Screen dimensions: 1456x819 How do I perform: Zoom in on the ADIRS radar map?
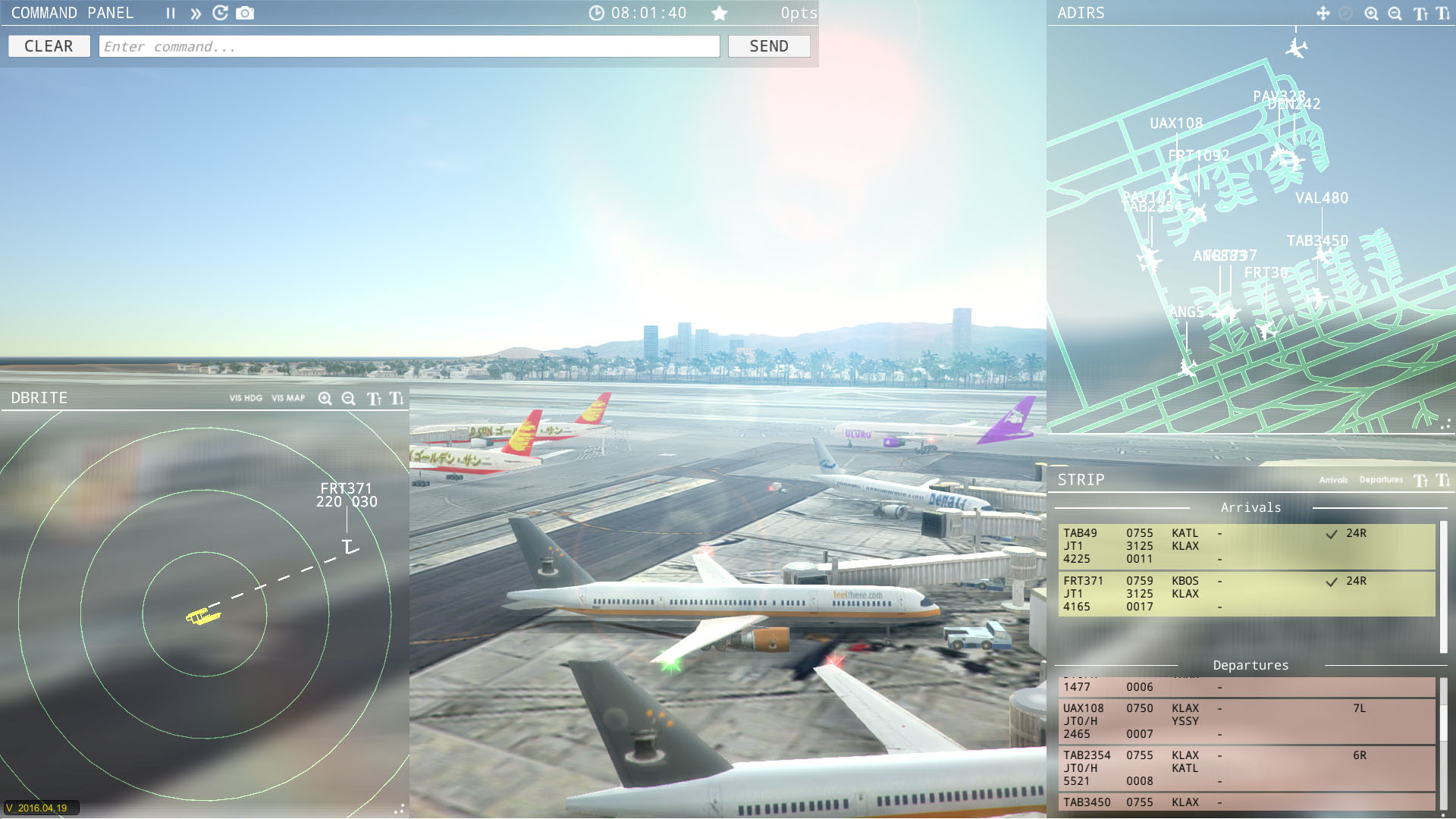(1371, 14)
